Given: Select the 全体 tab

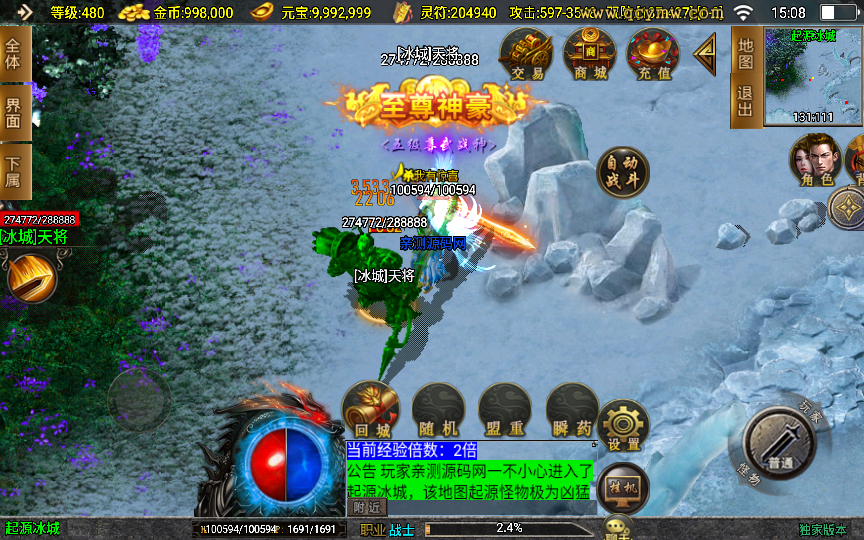Looking at the screenshot, I should pos(13,54).
